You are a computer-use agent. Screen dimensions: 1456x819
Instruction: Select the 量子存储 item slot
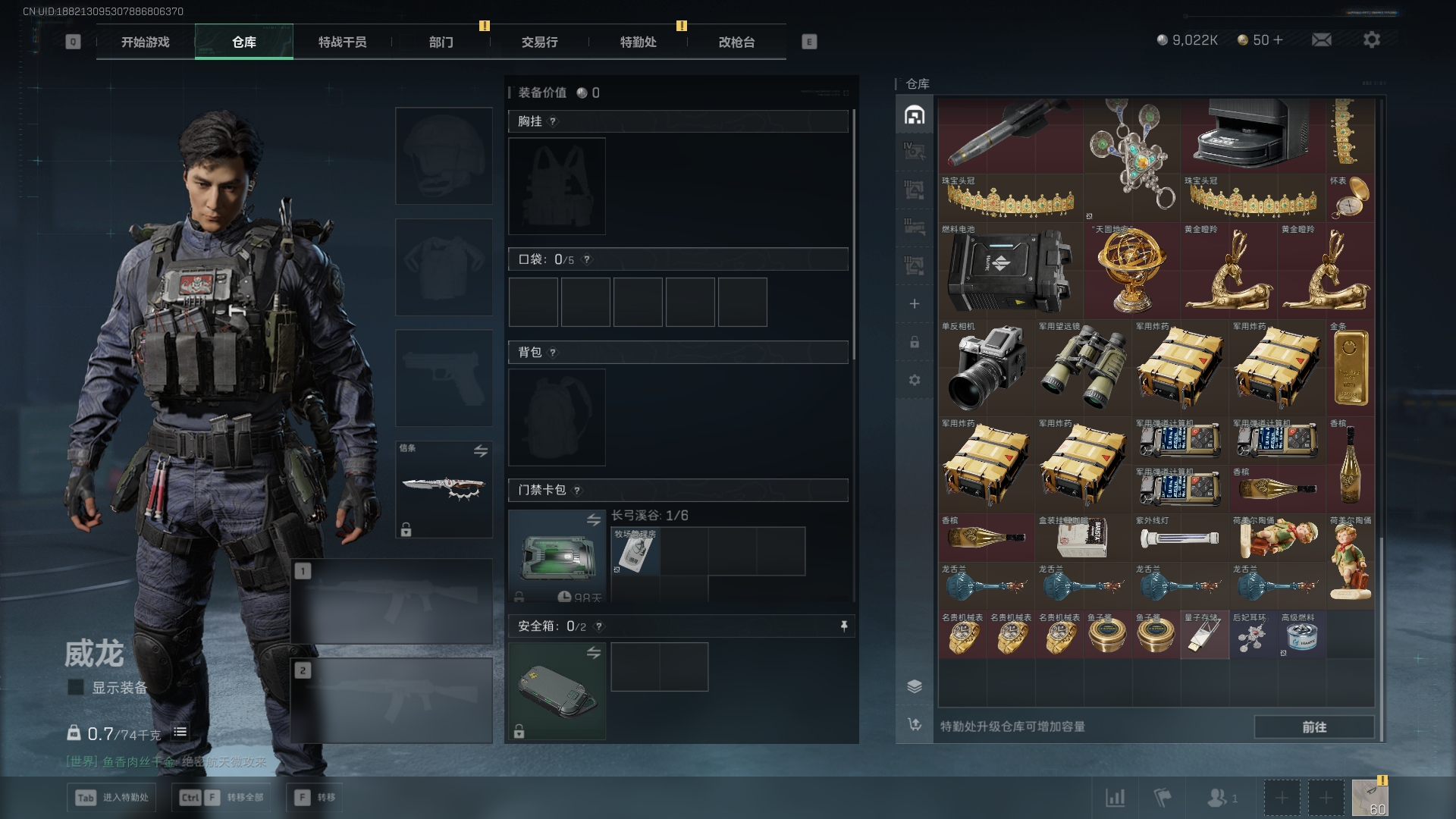pyautogui.click(x=1204, y=635)
